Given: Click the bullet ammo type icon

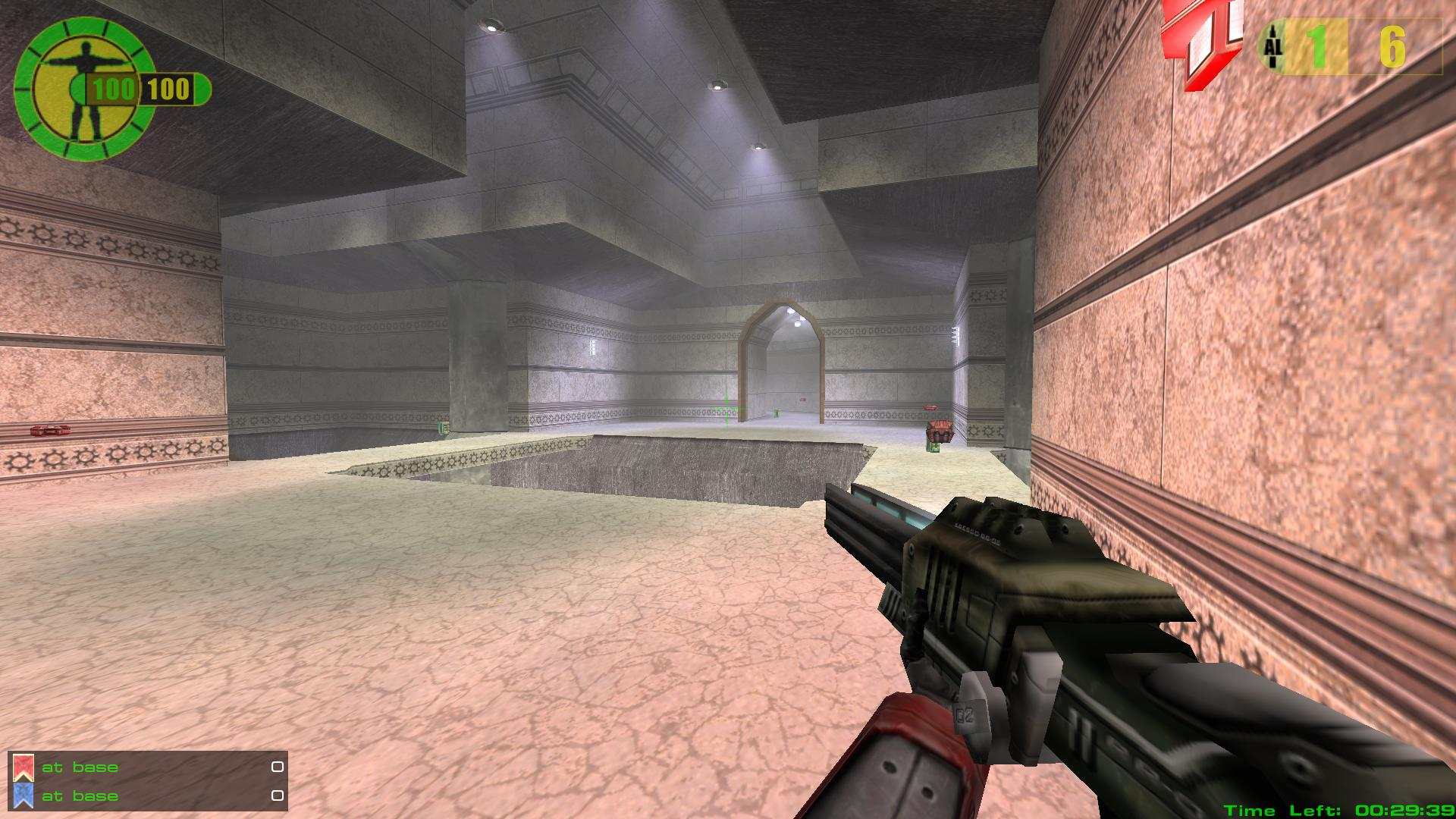Looking at the screenshot, I should click(x=1273, y=47).
